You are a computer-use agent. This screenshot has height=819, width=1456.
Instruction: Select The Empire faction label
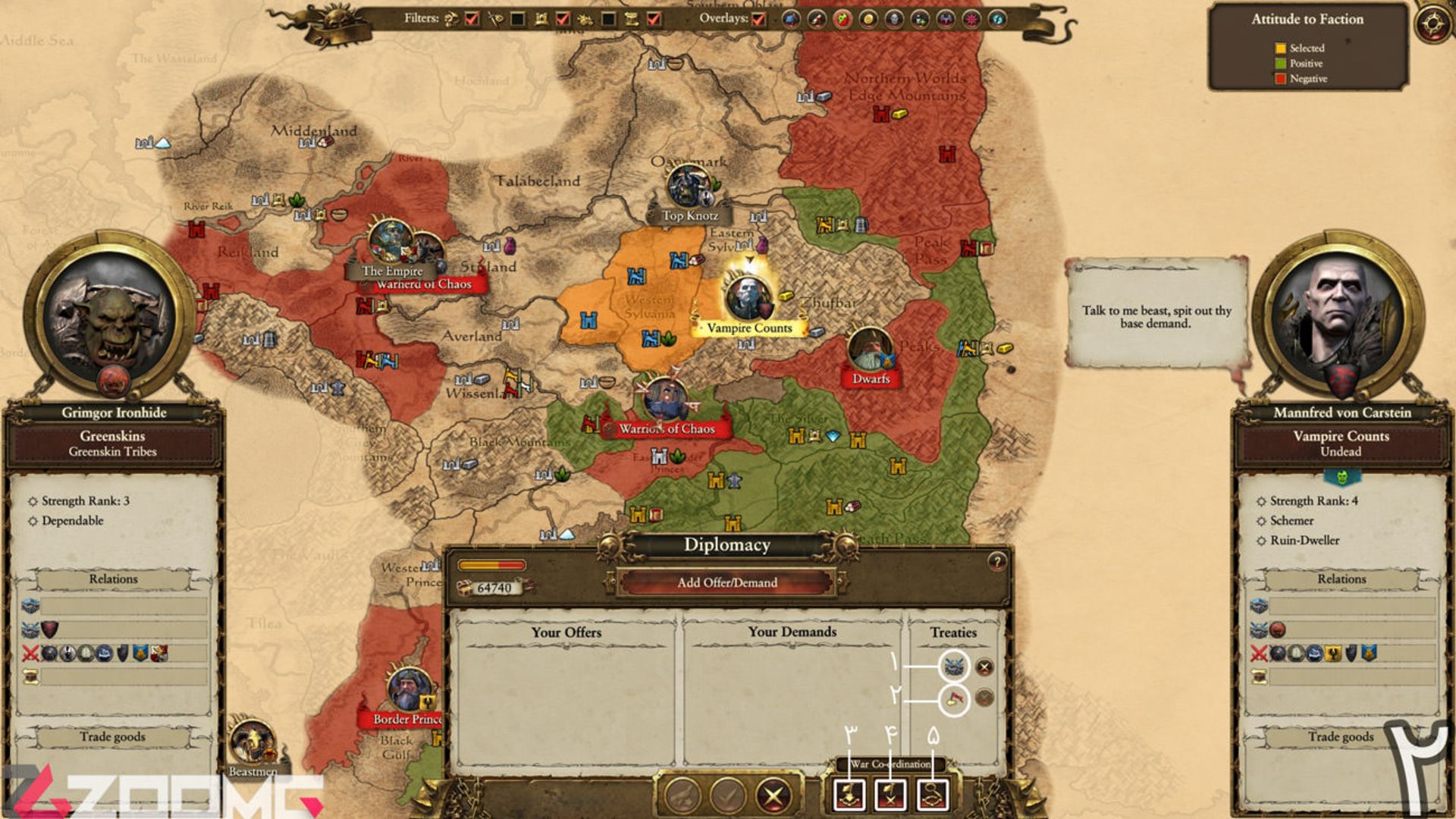coord(392,271)
